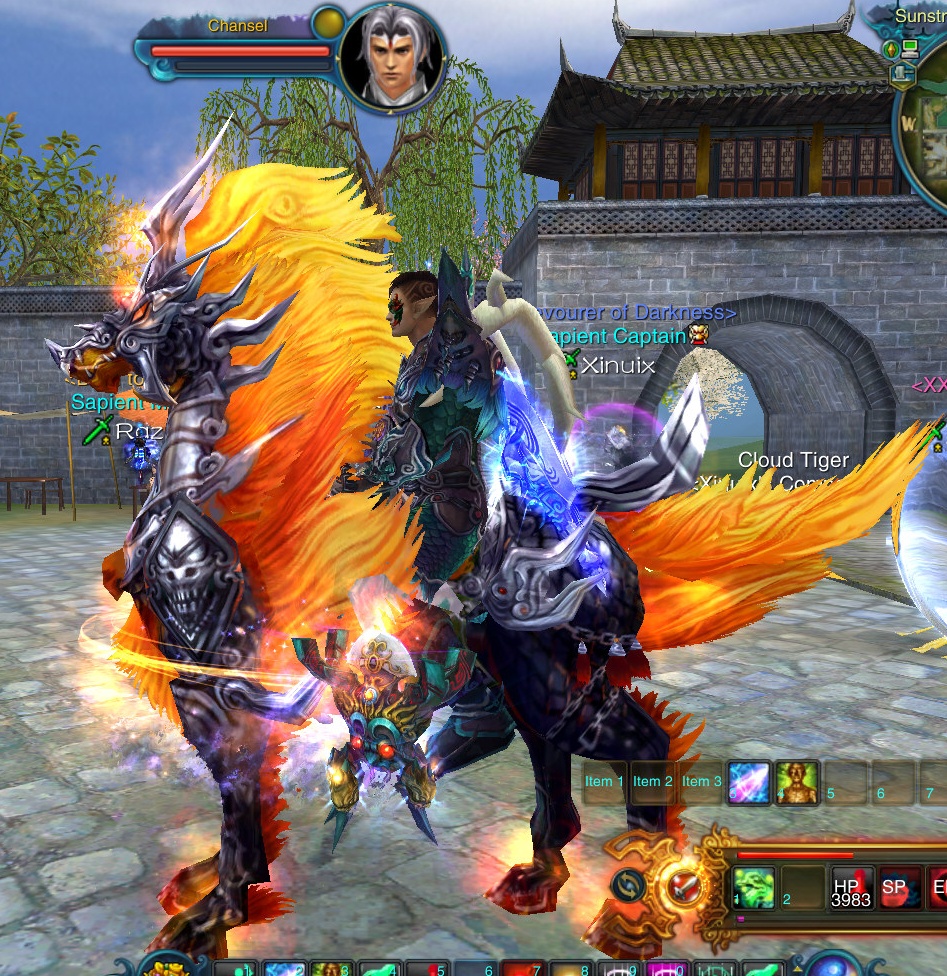Click the circular swap arrows button
The width and height of the screenshot is (947, 976).
pos(628,884)
